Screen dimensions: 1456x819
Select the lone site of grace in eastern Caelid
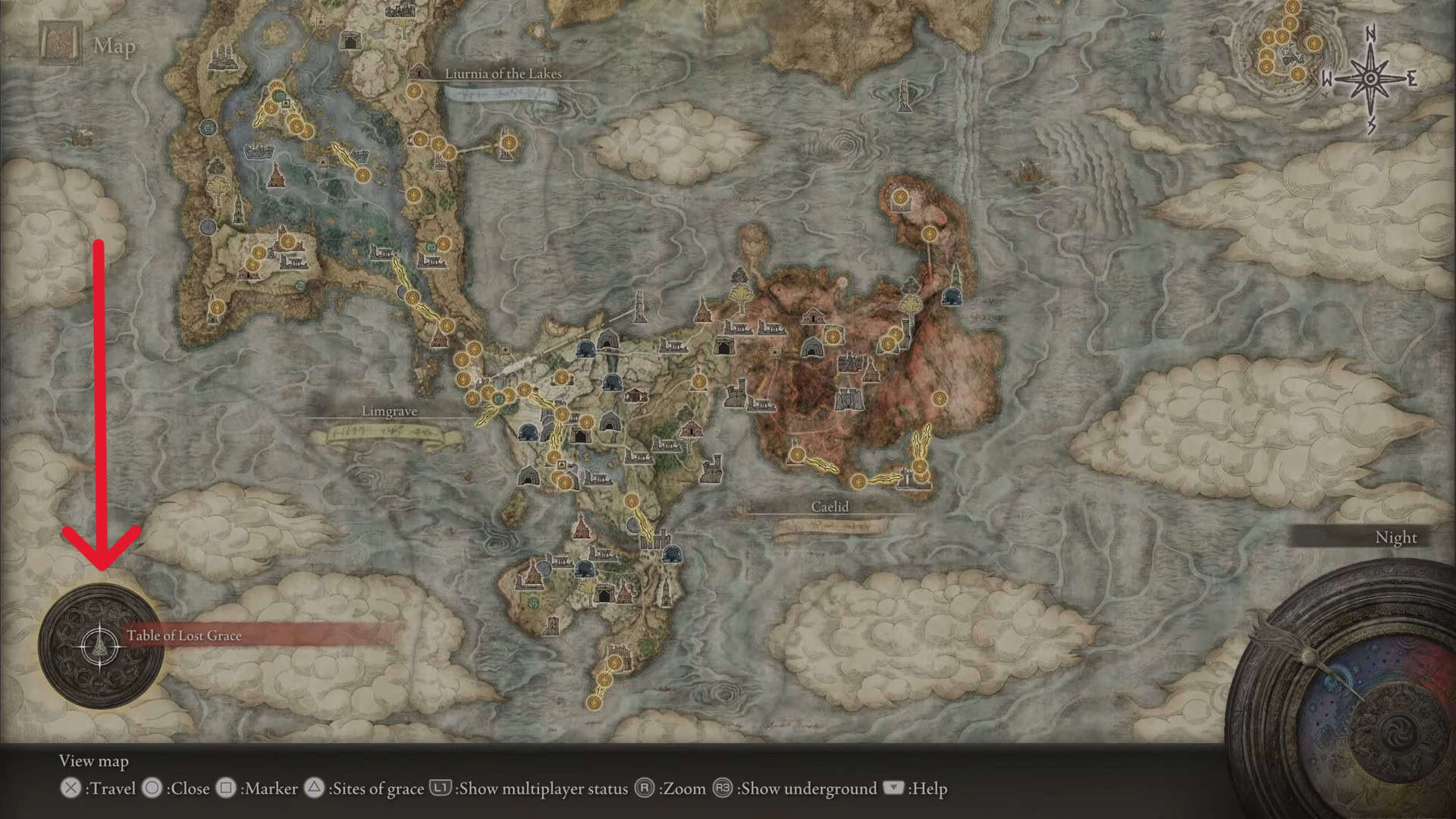click(940, 398)
